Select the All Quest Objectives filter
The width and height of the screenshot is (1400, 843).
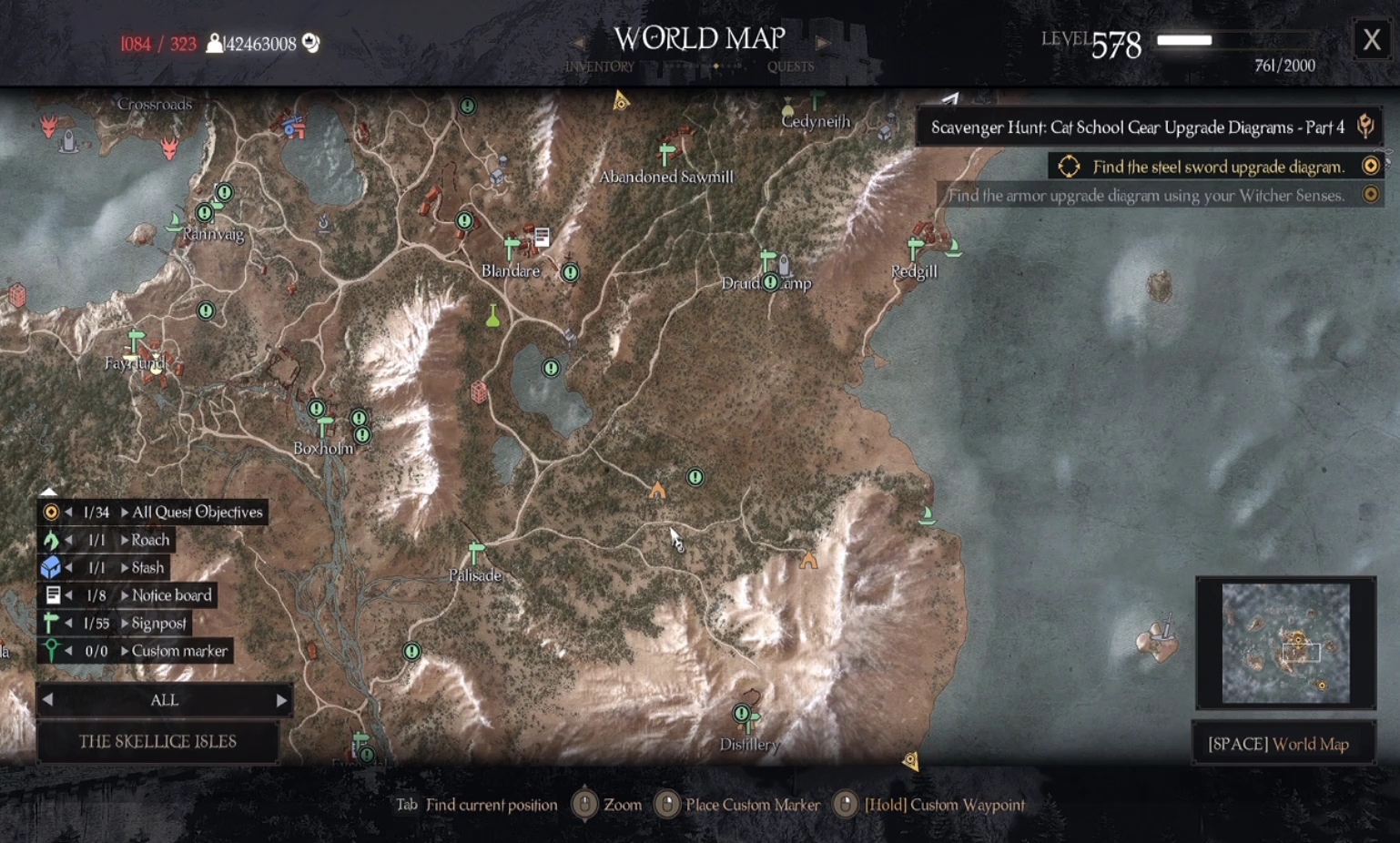coord(197,512)
